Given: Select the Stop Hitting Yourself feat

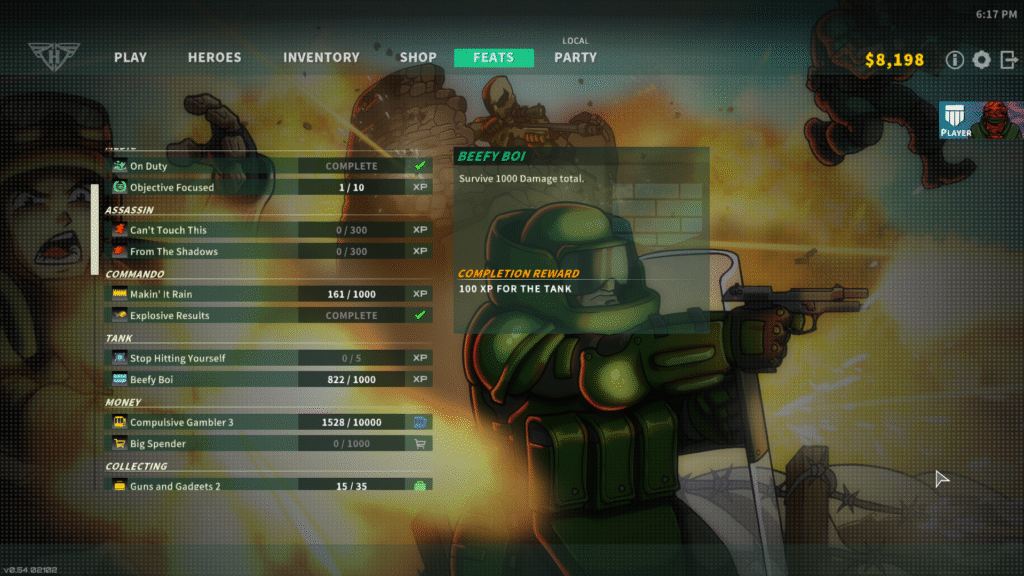Looking at the screenshot, I should [x=268, y=358].
